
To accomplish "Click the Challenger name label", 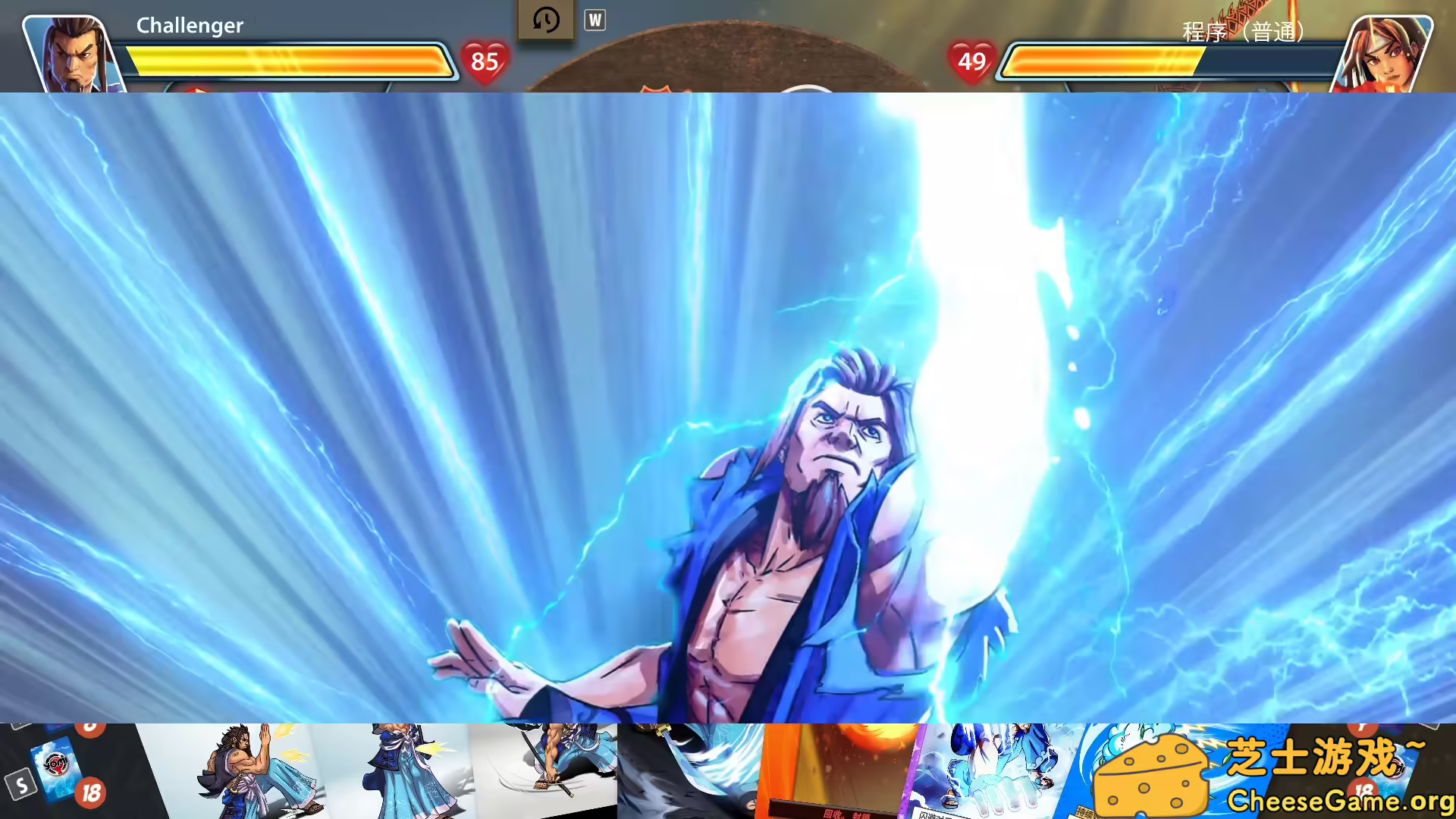I will 189,25.
